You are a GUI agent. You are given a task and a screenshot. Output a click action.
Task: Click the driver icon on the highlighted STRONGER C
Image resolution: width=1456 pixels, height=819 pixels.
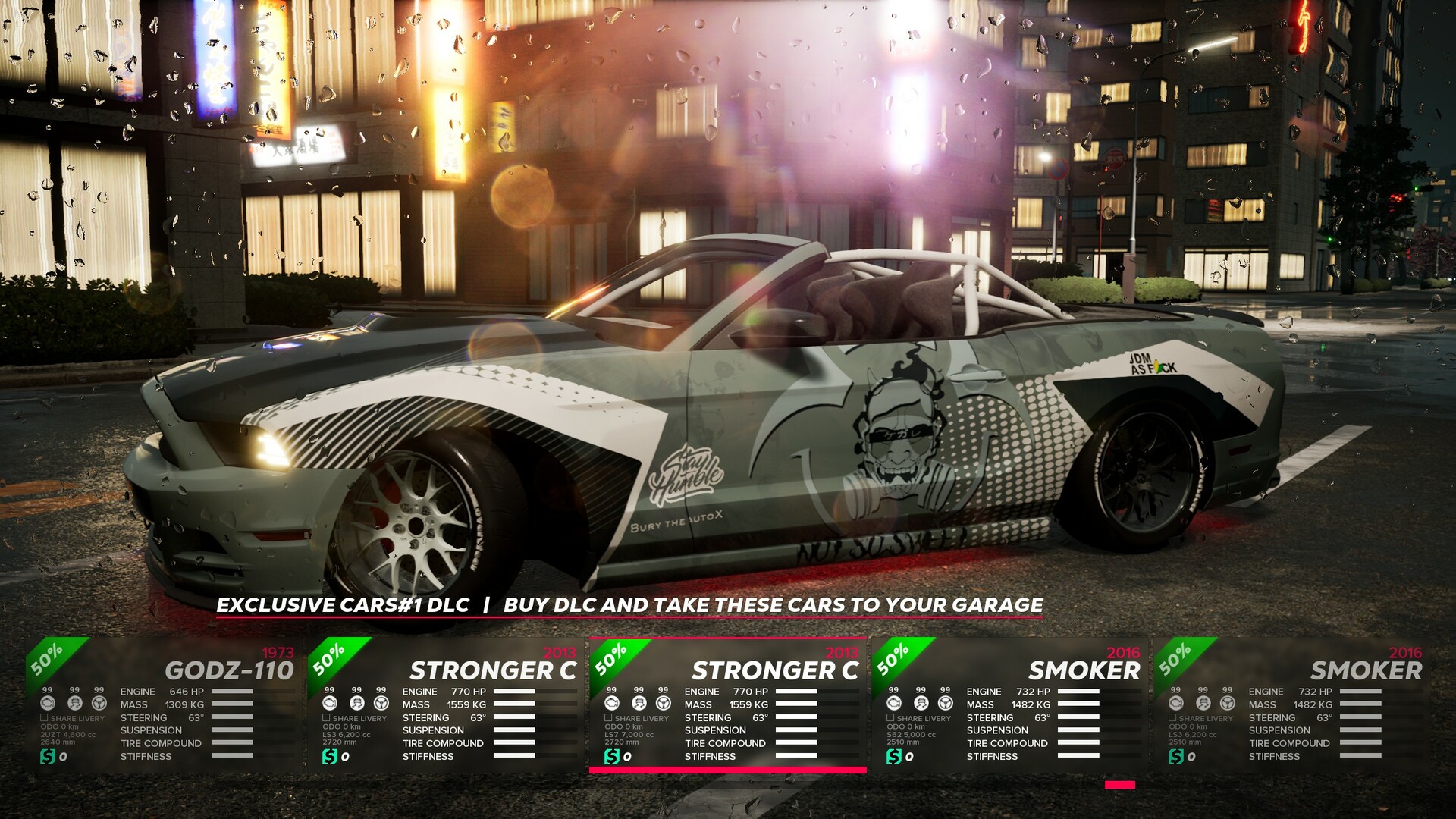(638, 704)
